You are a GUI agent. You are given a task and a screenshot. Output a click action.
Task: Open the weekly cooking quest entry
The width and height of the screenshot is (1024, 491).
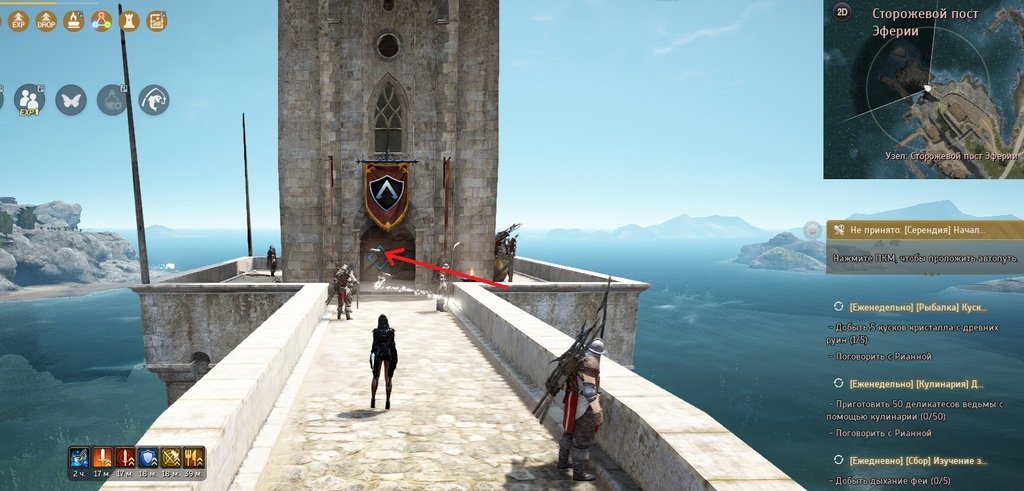click(915, 383)
